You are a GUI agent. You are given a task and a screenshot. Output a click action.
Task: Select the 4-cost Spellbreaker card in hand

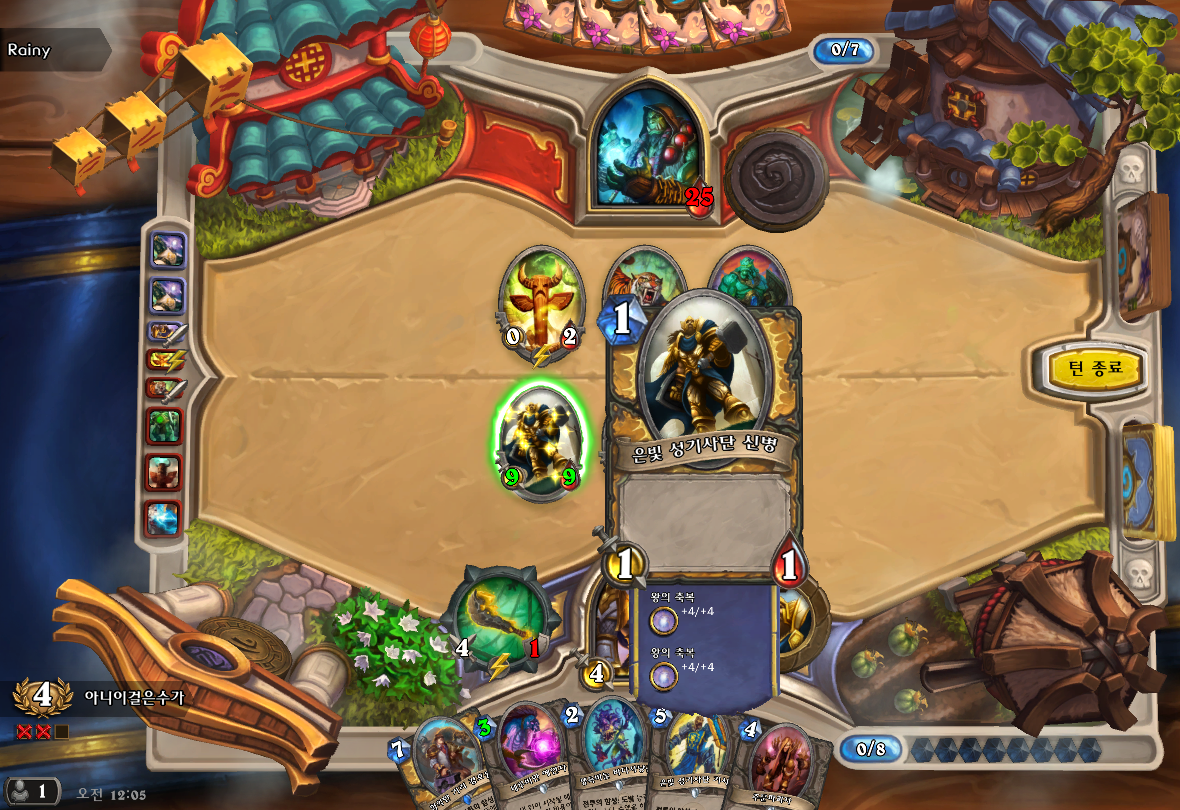(x=782, y=765)
